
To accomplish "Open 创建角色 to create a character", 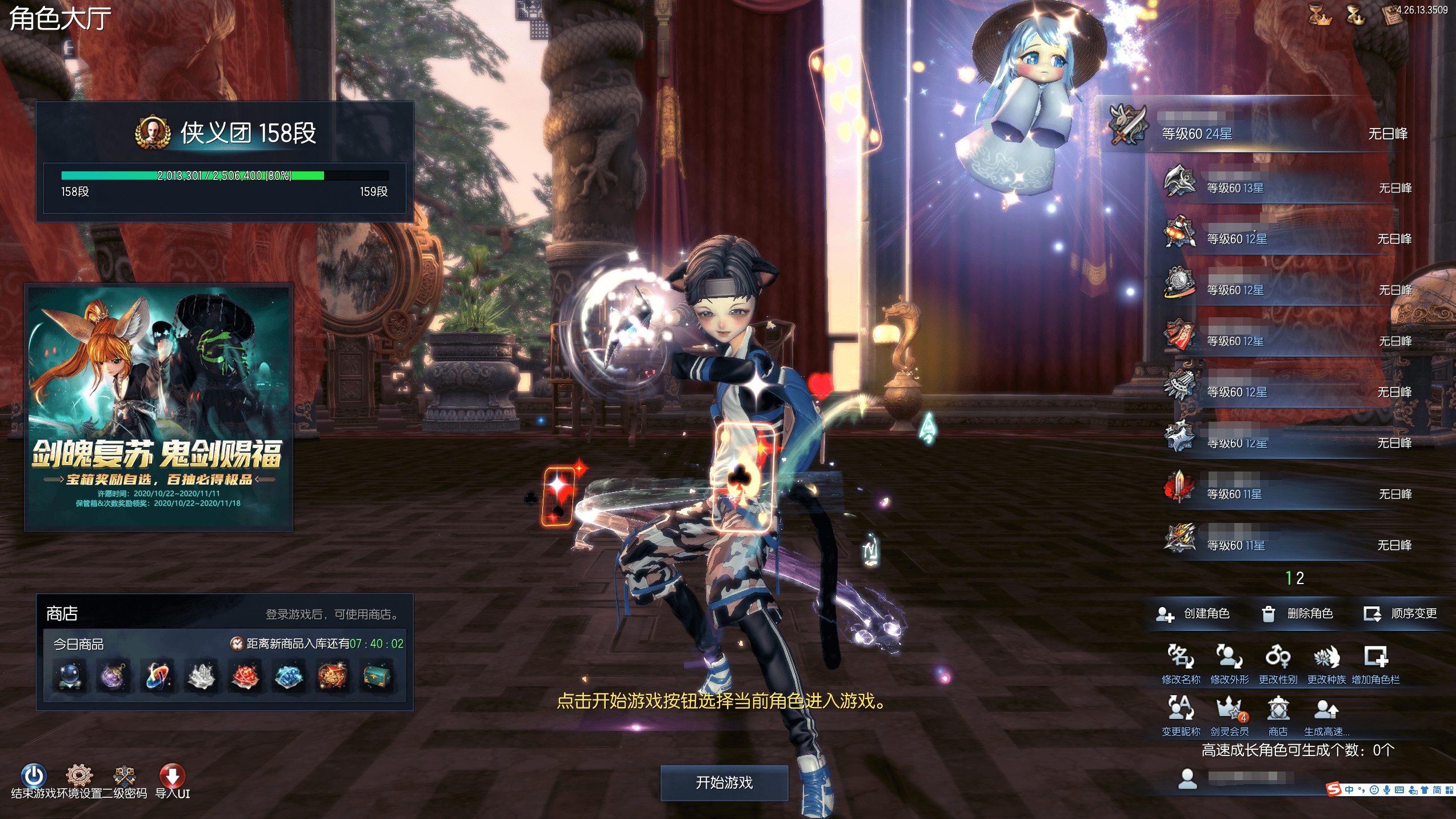I will tap(1193, 614).
